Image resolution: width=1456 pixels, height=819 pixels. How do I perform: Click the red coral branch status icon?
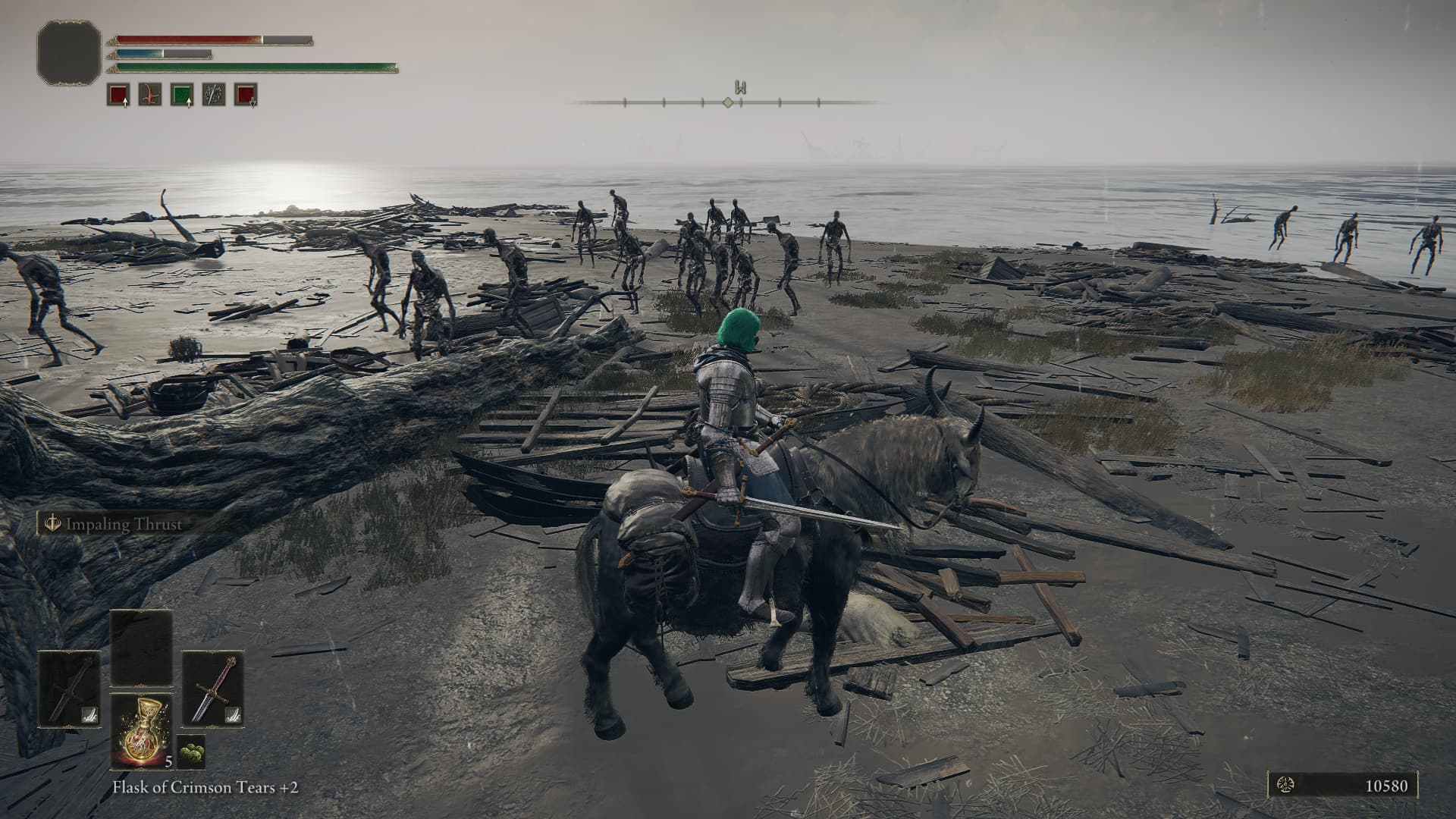(x=149, y=95)
